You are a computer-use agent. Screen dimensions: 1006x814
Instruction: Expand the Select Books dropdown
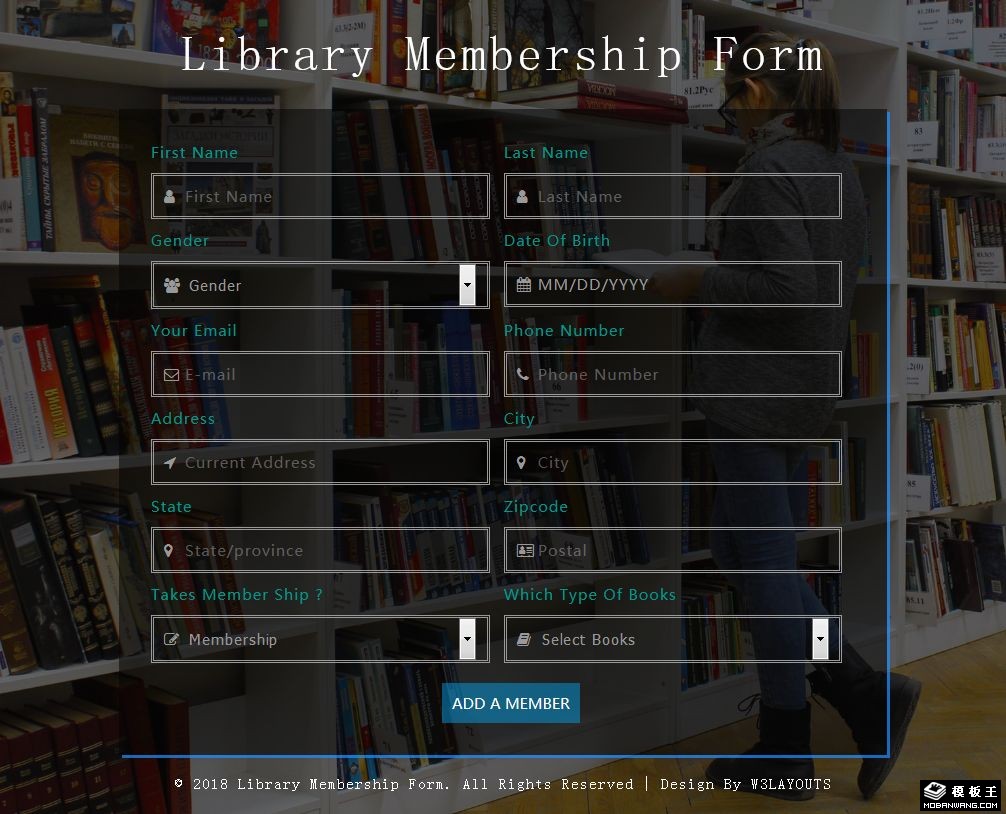tap(672, 639)
